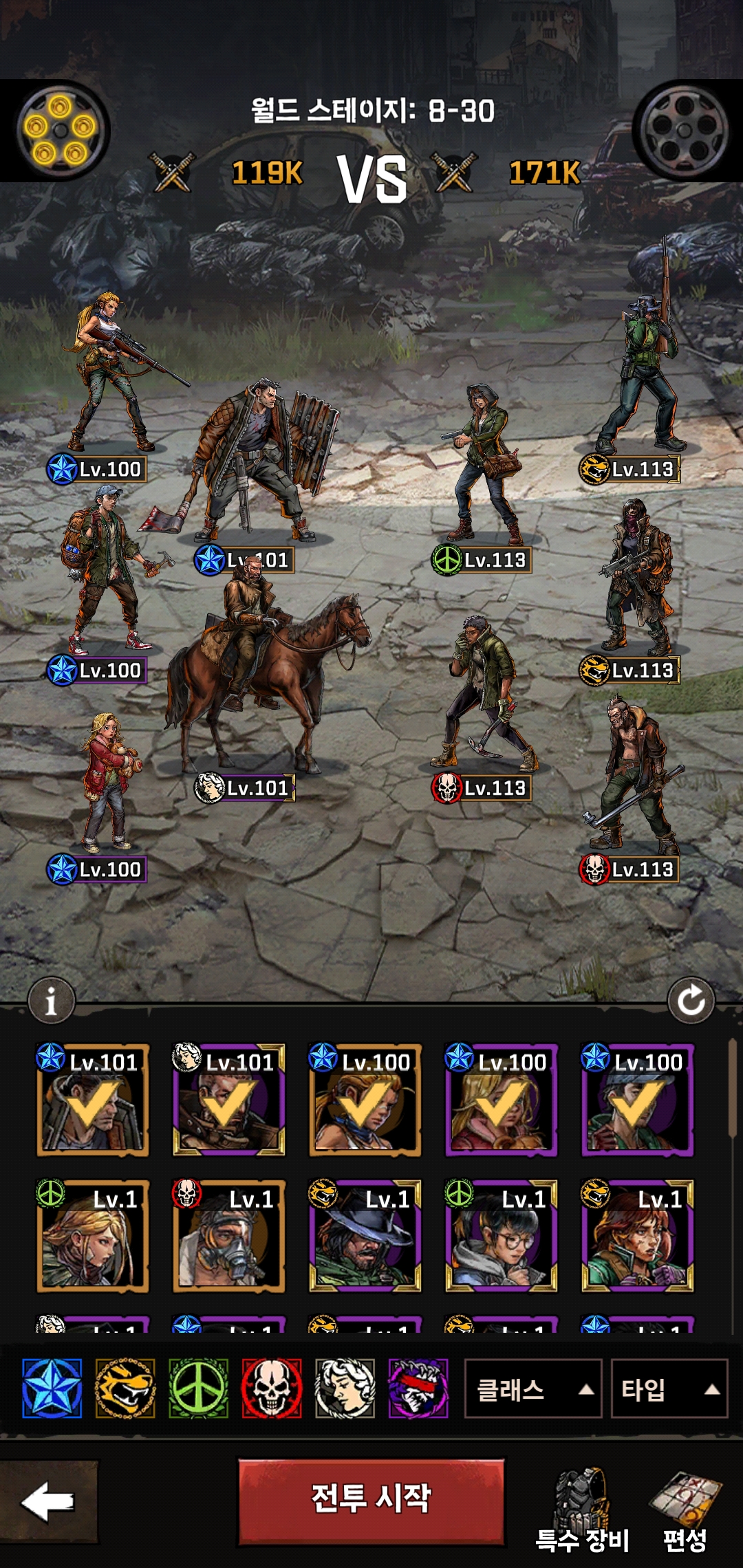Open the yellow revolver cylinder on your team side
Screen dimensions: 743x1568
61,129
